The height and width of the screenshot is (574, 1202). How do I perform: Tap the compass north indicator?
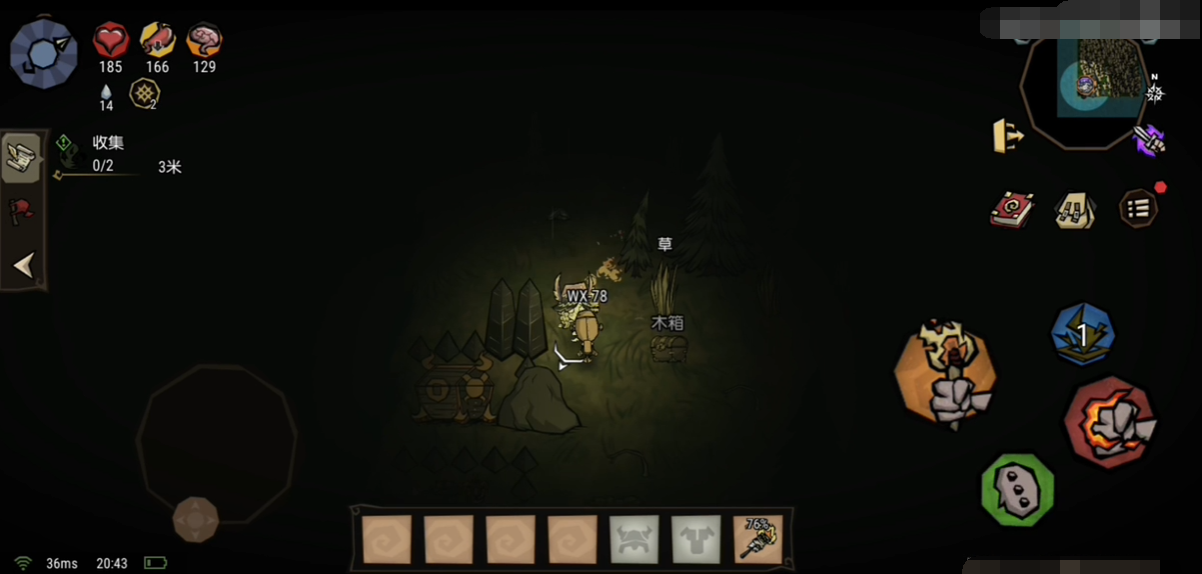(1155, 92)
